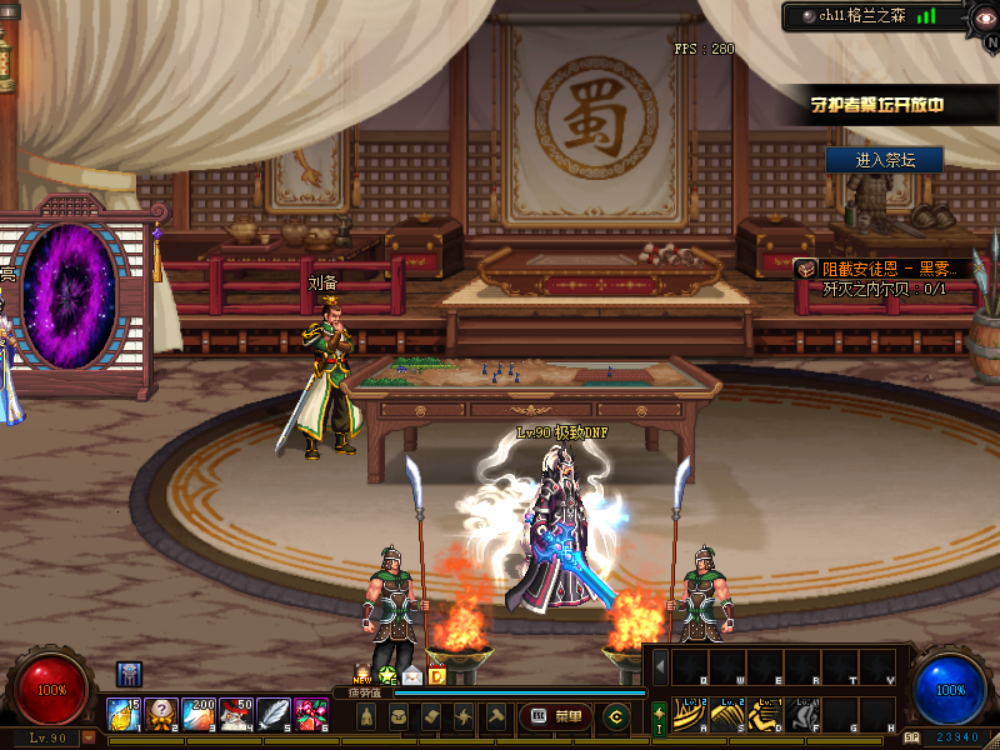Activate the skill on the D key slot
Image resolution: width=1000 pixels, height=750 pixels.
765,714
